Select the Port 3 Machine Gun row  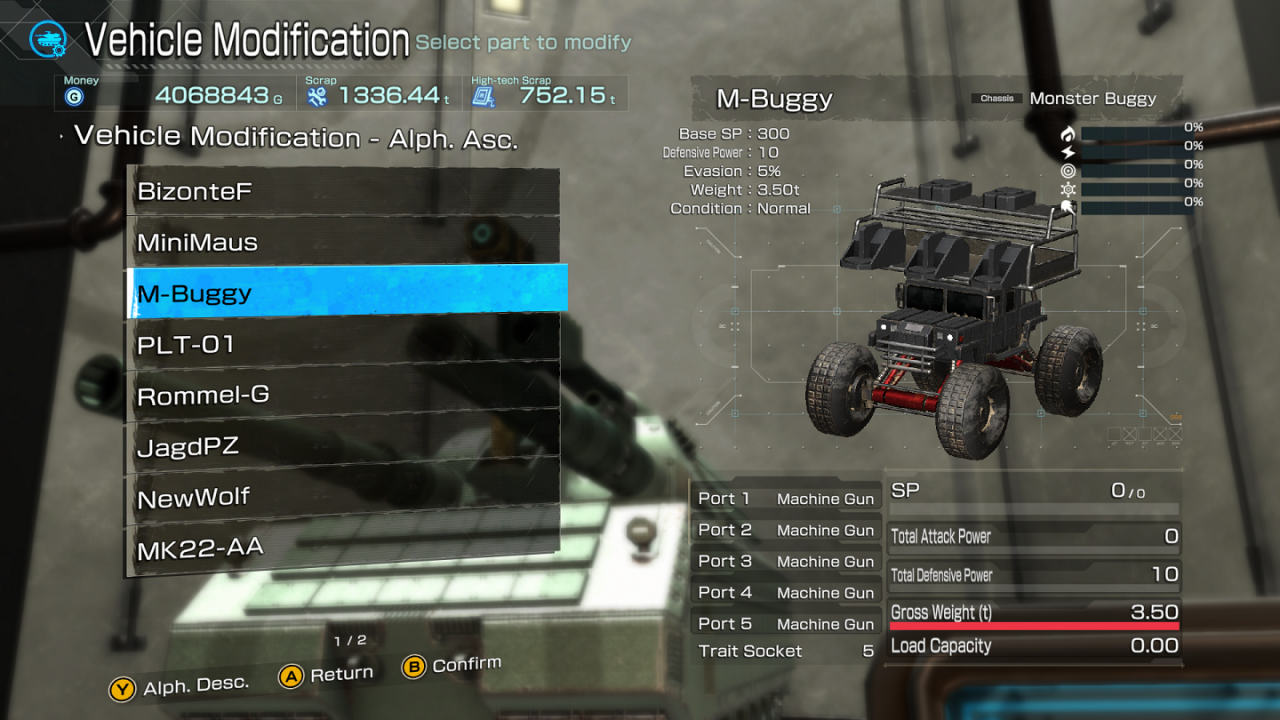click(786, 561)
